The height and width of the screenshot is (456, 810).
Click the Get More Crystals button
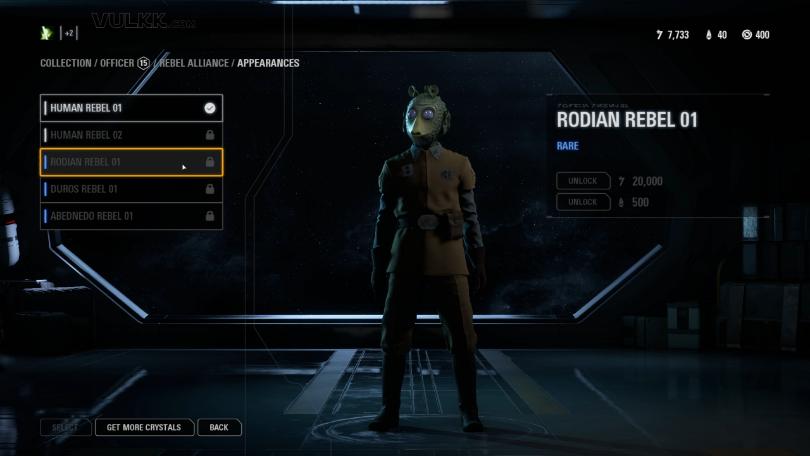144,427
